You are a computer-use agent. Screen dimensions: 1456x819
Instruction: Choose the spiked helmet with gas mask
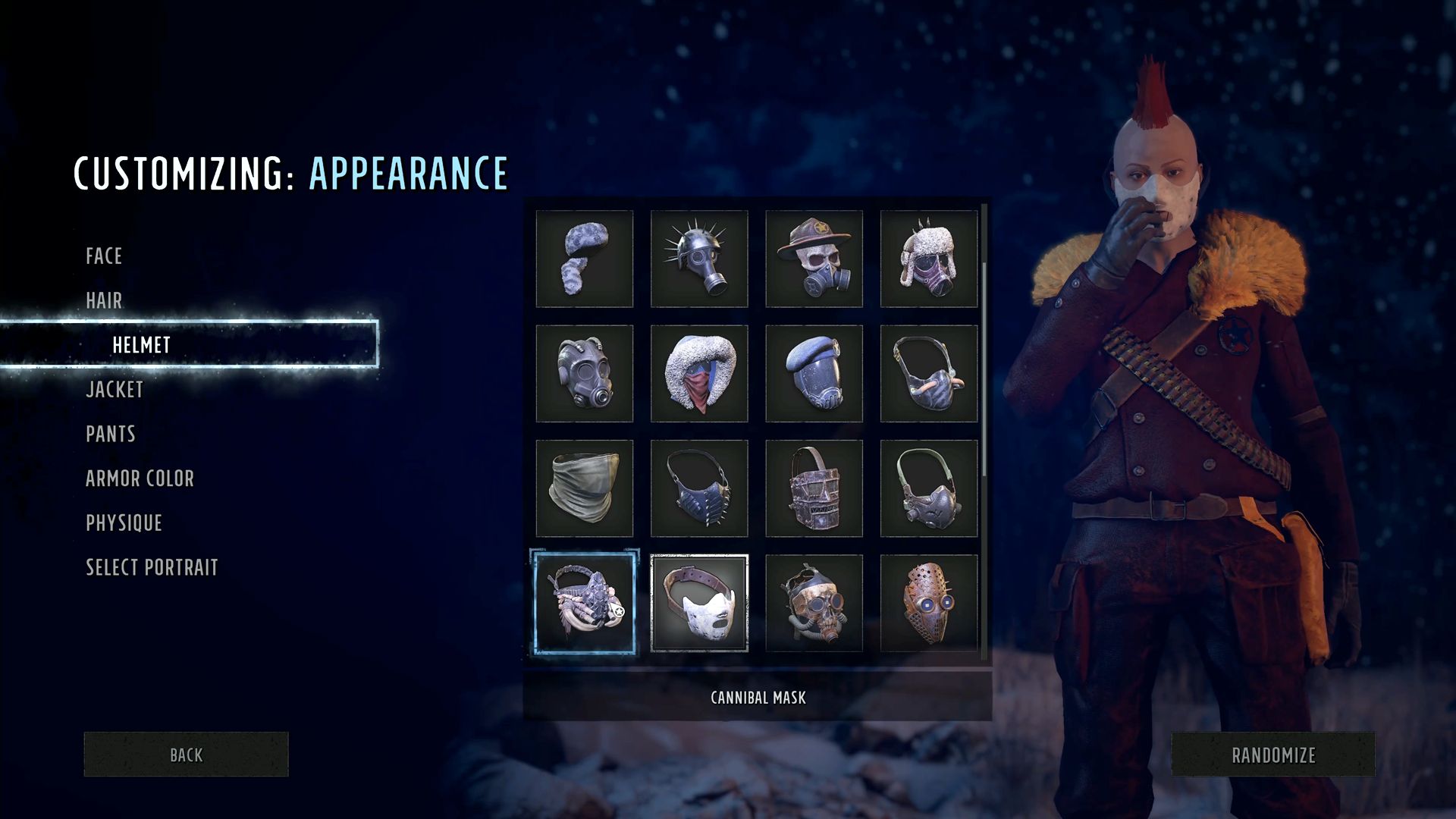(699, 259)
